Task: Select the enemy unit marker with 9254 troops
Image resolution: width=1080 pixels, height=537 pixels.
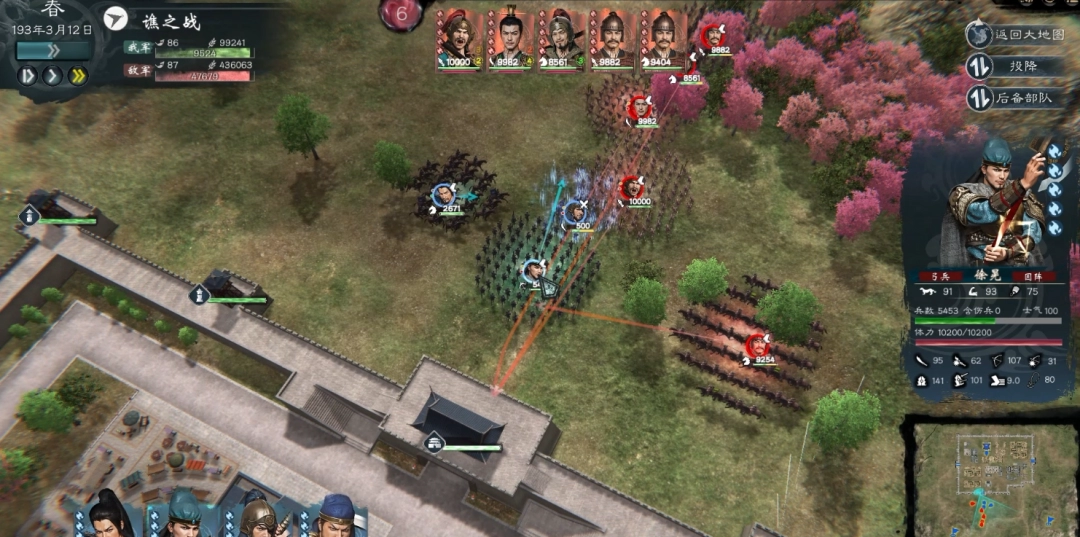Action: pos(757,345)
